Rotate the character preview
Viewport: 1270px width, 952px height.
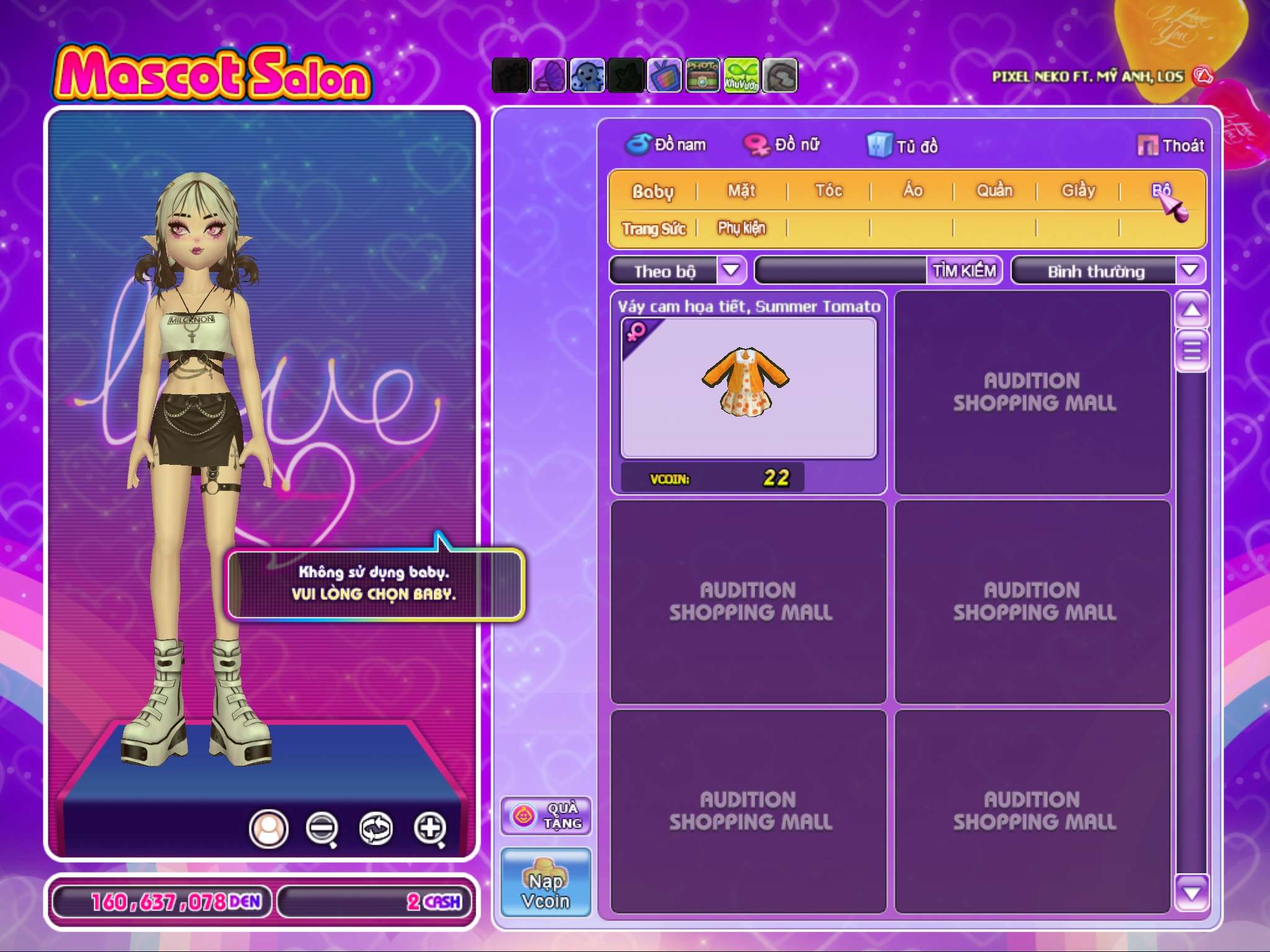pyautogui.click(x=376, y=828)
